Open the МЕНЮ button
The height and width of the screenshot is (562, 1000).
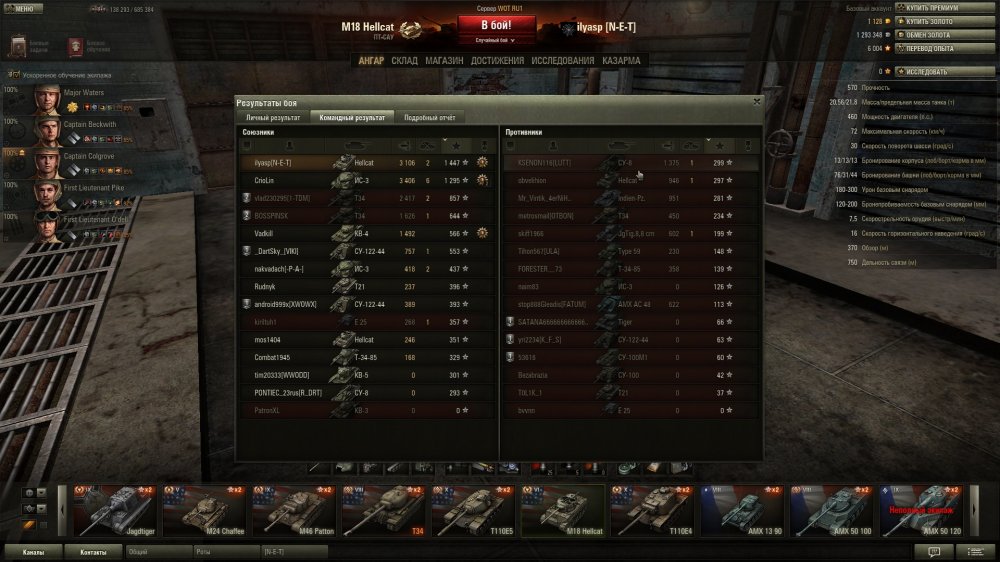(x=23, y=8)
